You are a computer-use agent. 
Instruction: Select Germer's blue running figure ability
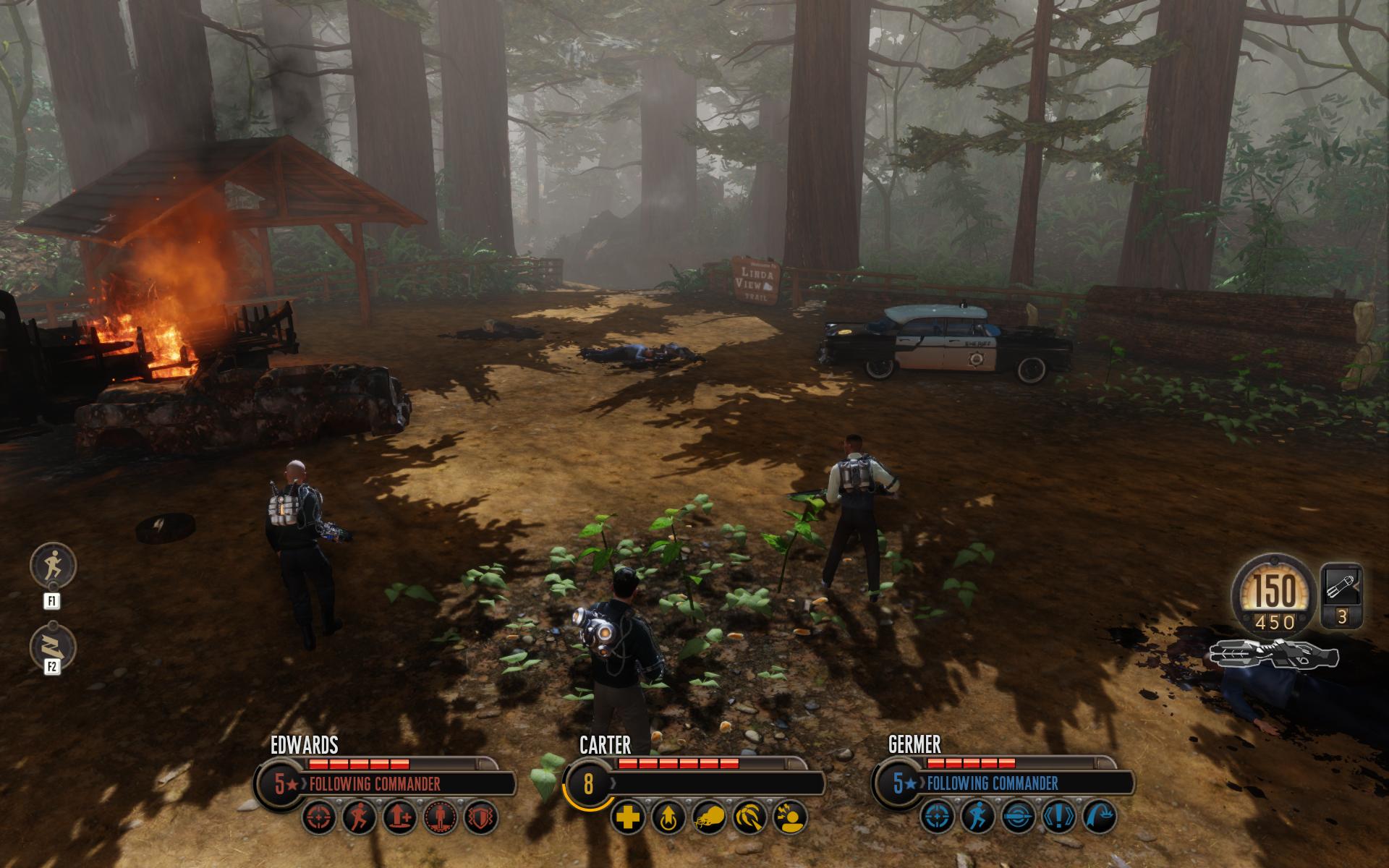[x=976, y=818]
